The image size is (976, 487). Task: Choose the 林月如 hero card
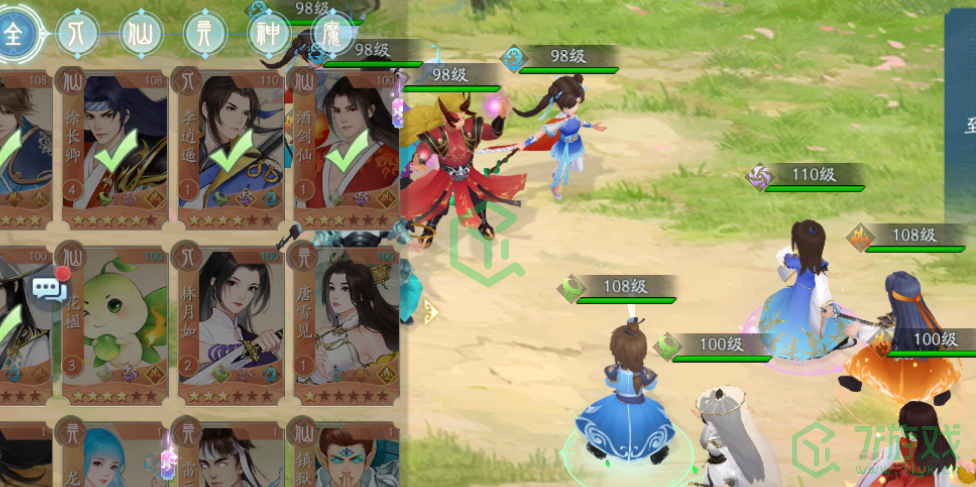[x=227, y=322]
